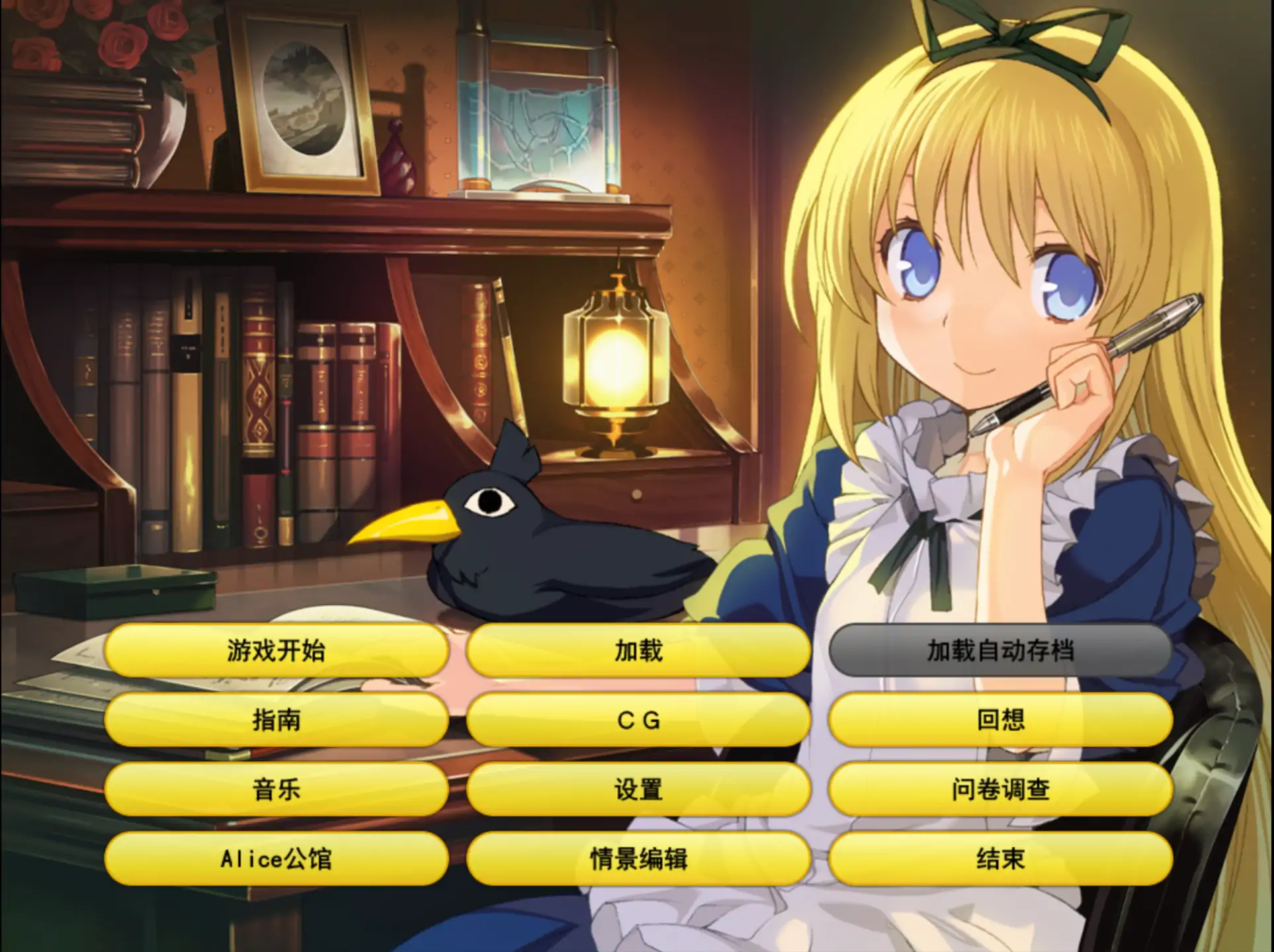Adjust game options through 设置
The width and height of the screenshot is (1274, 952).
tap(637, 791)
